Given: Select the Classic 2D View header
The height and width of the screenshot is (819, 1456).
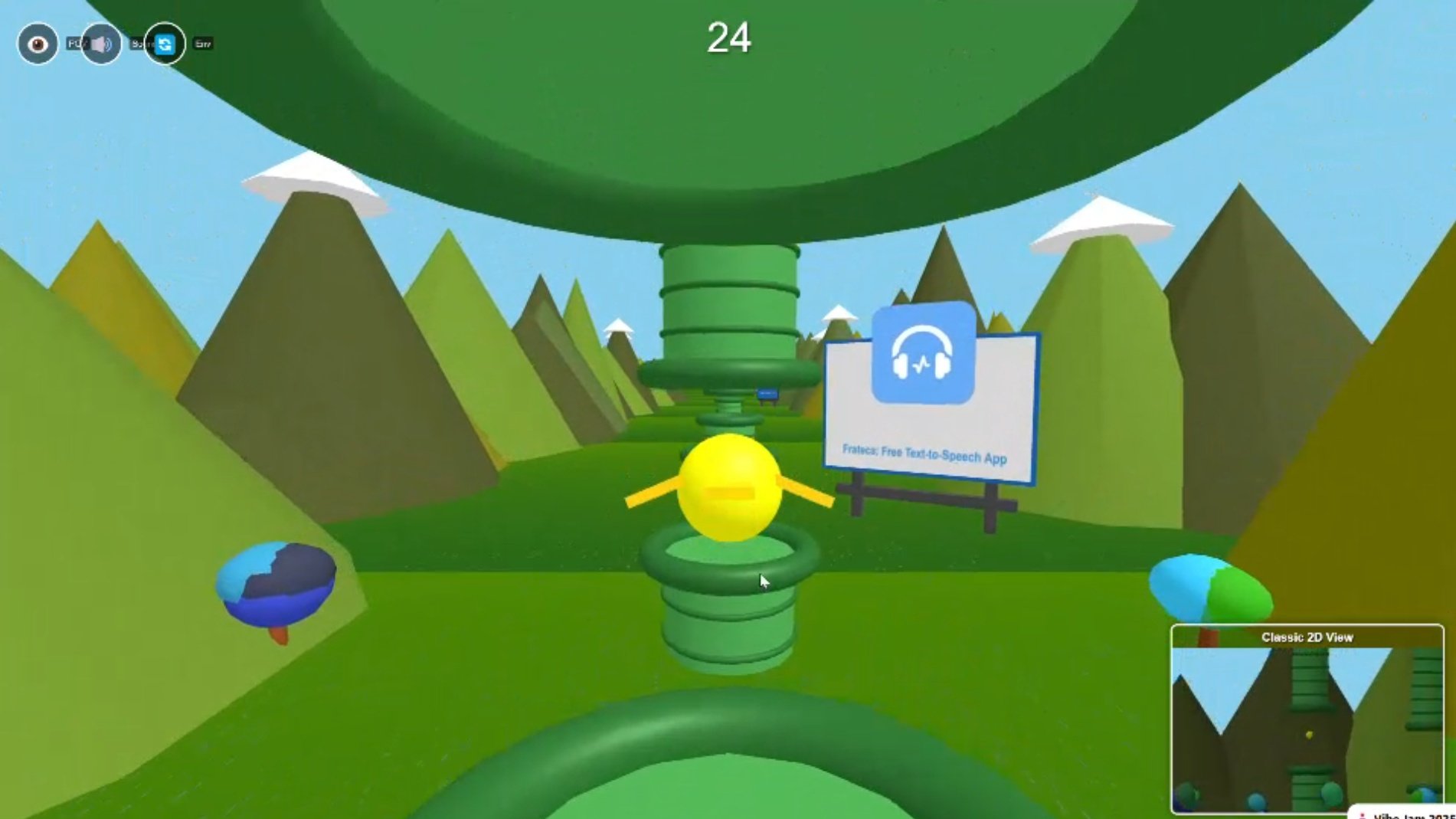Looking at the screenshot, I should (x=1308, y=637).
